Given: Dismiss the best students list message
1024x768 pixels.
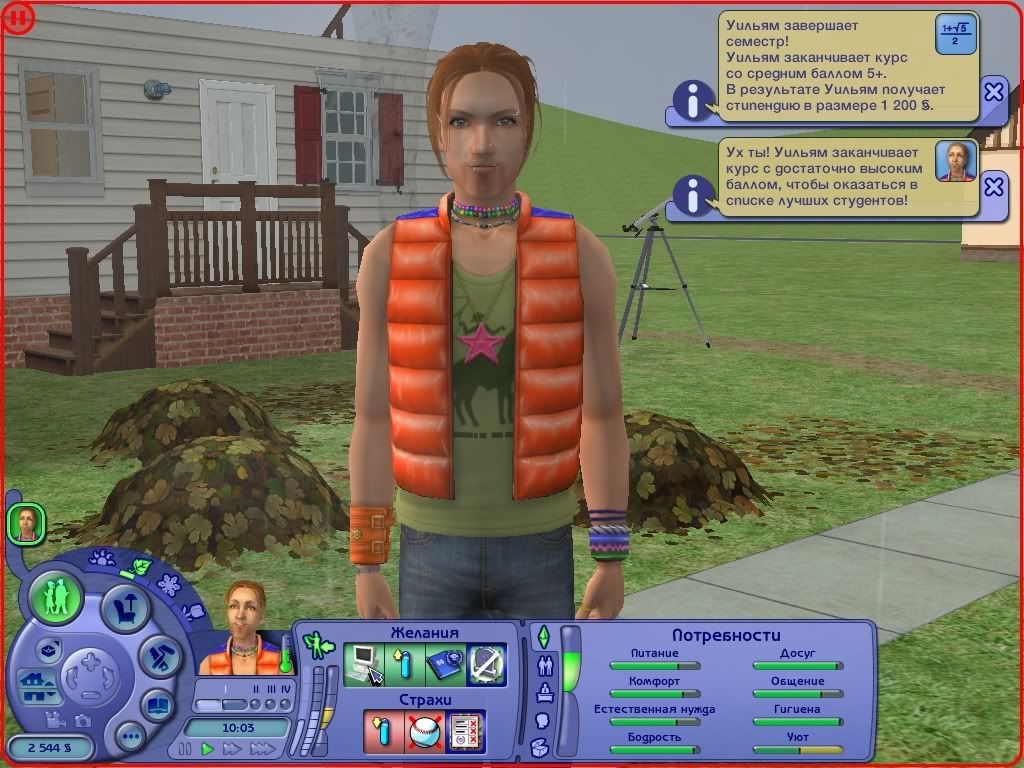Looking at the screenshot, I should coord(993,186).
